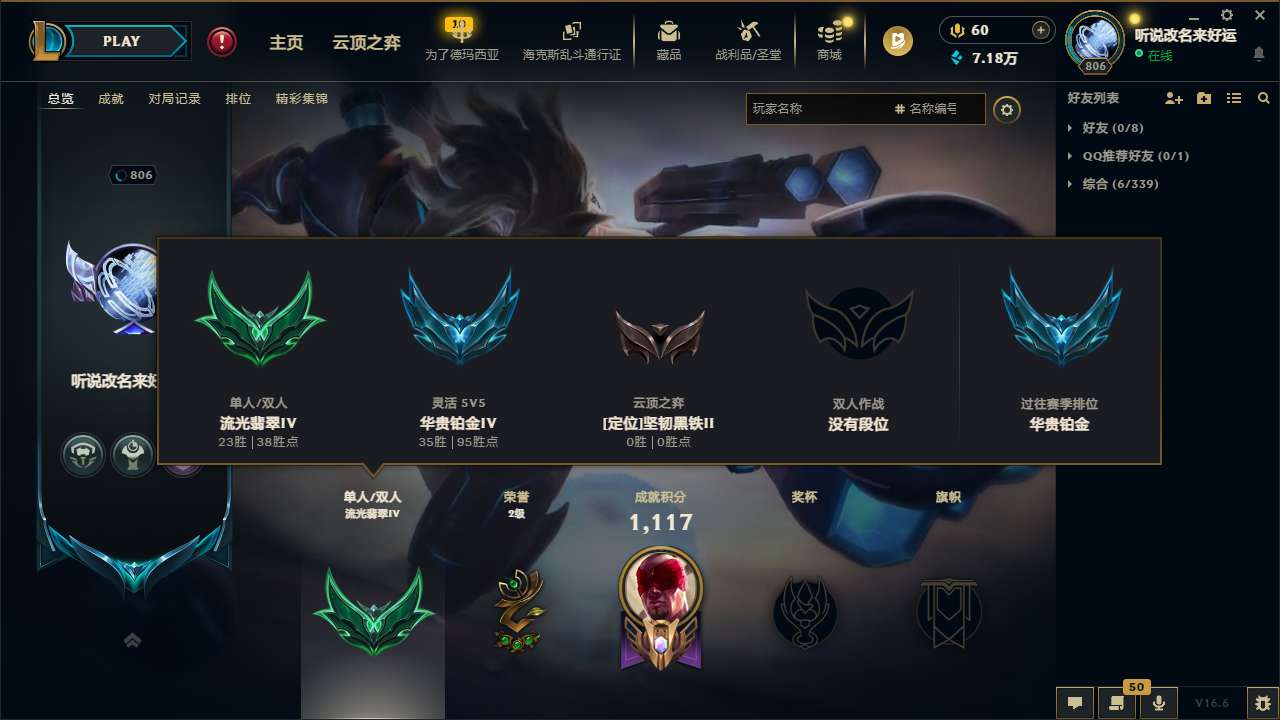Viewport: 1280px width, 720px height.
Task: Adjust the voice volume control showing 60
Action: (995, 31)
